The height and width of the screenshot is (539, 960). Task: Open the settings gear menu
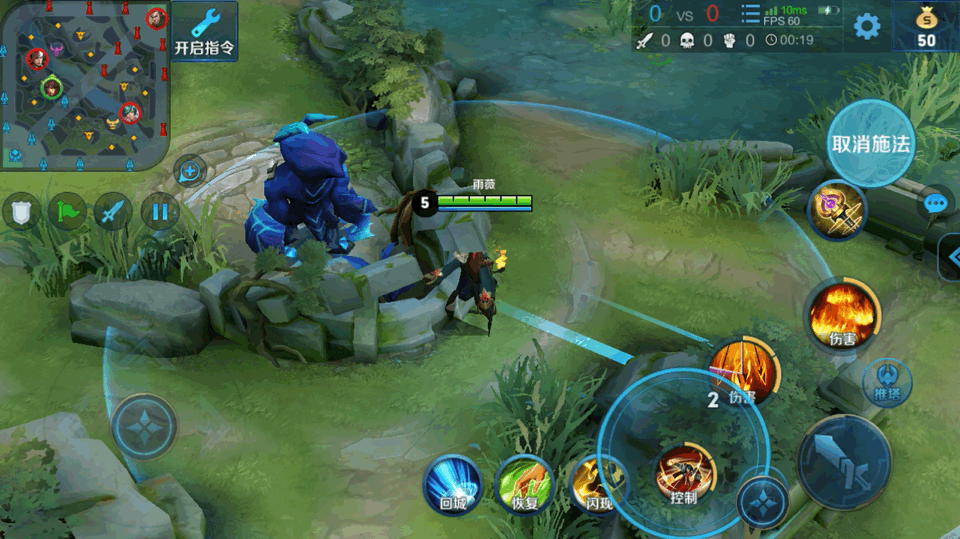coord(867,26)
